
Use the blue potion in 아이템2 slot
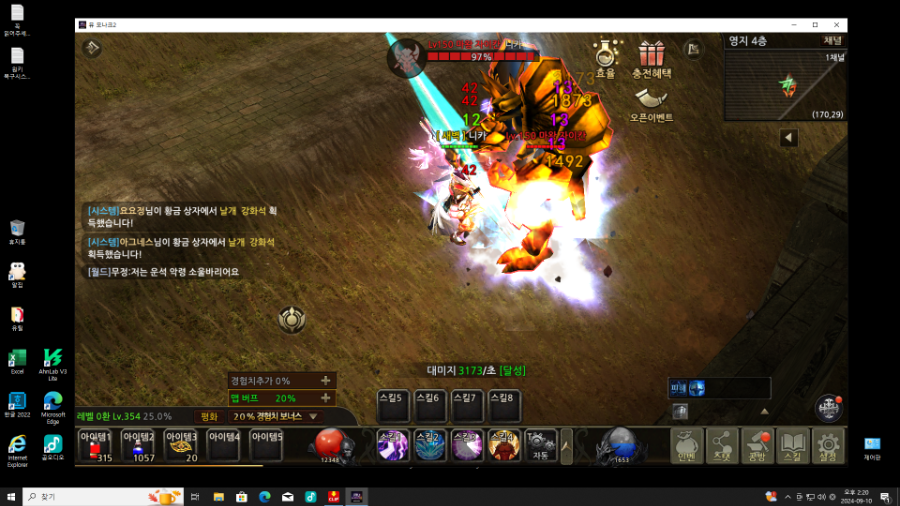(x=139, y=445)
